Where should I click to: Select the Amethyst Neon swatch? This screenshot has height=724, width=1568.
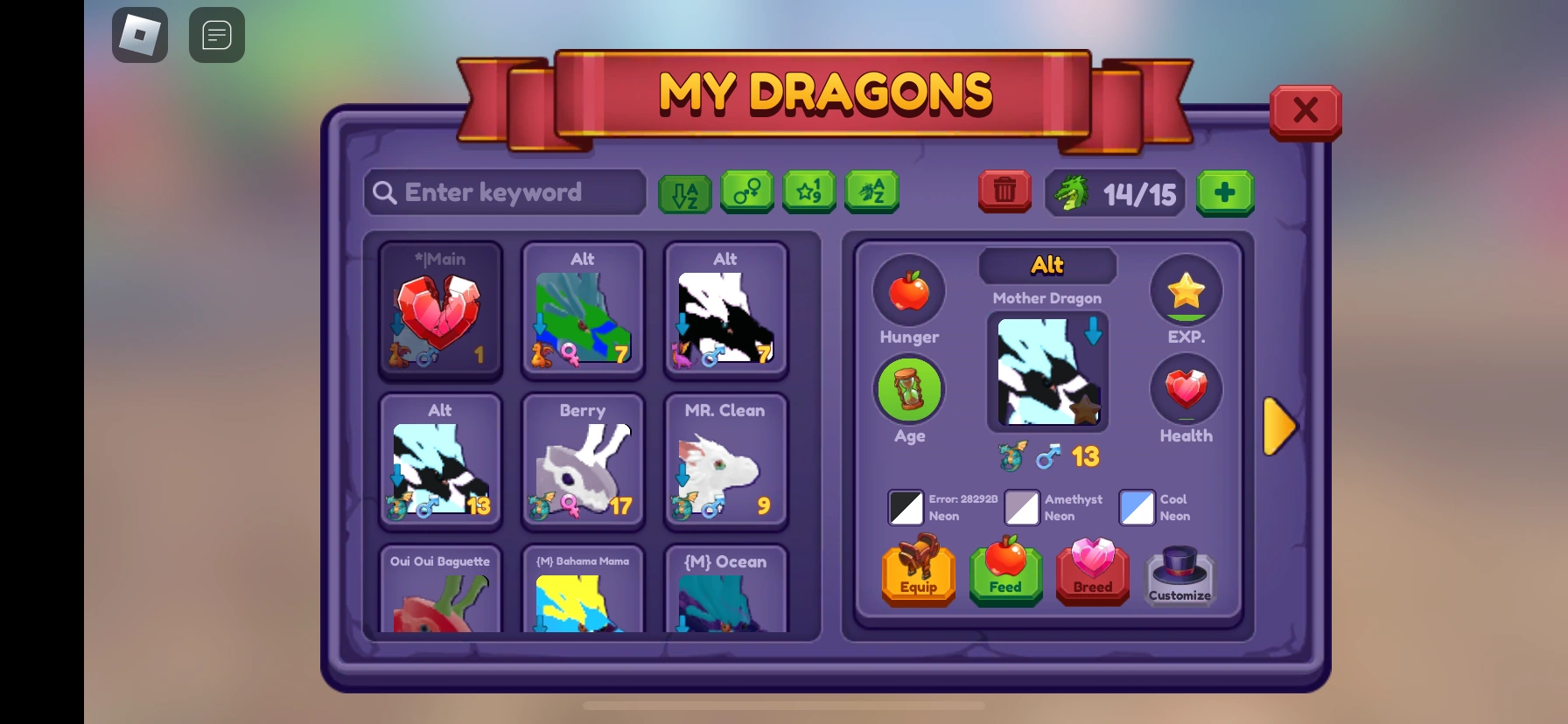[x=1021, y=507]
